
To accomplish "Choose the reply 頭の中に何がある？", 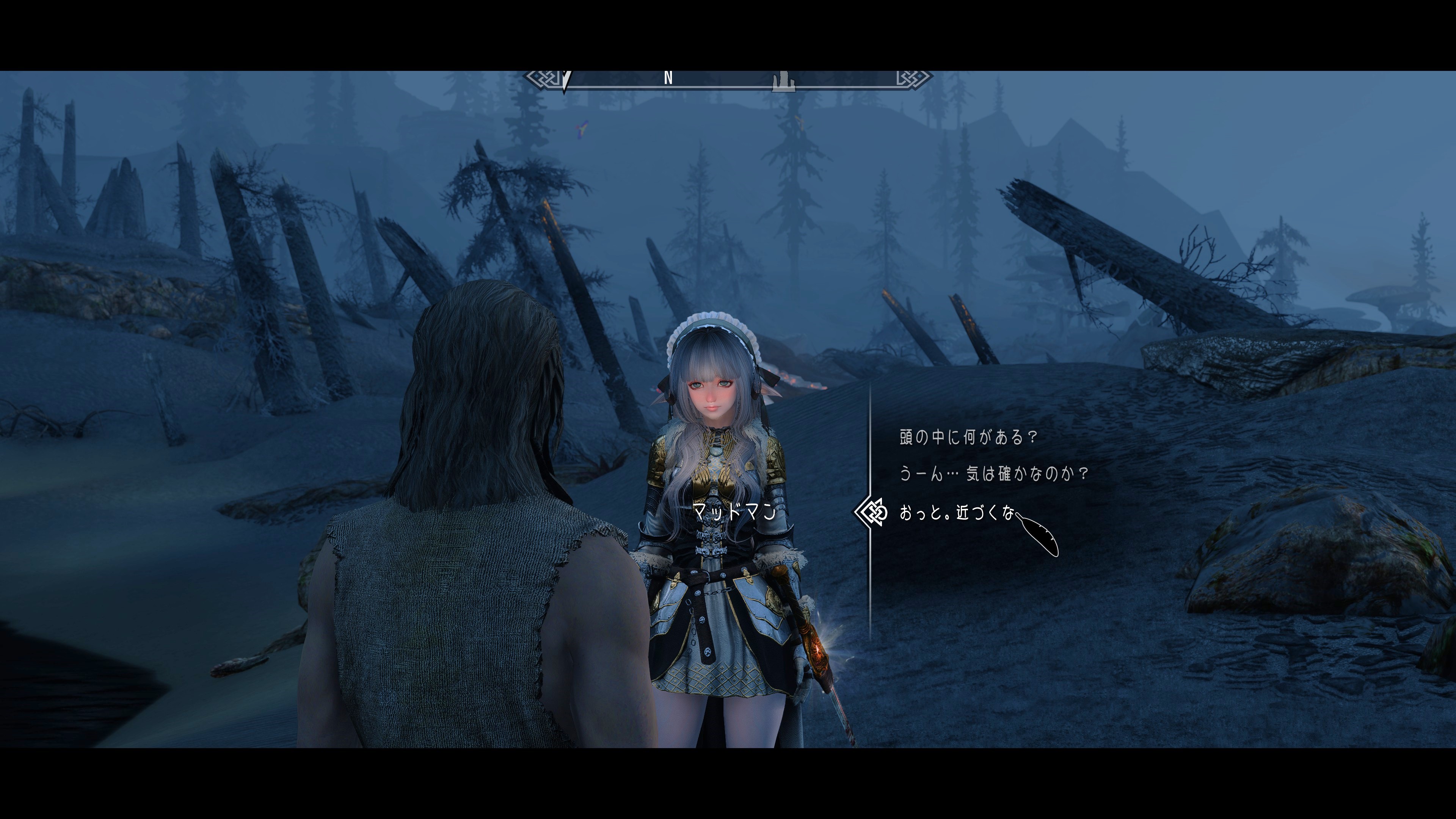I will click(968, 438).
